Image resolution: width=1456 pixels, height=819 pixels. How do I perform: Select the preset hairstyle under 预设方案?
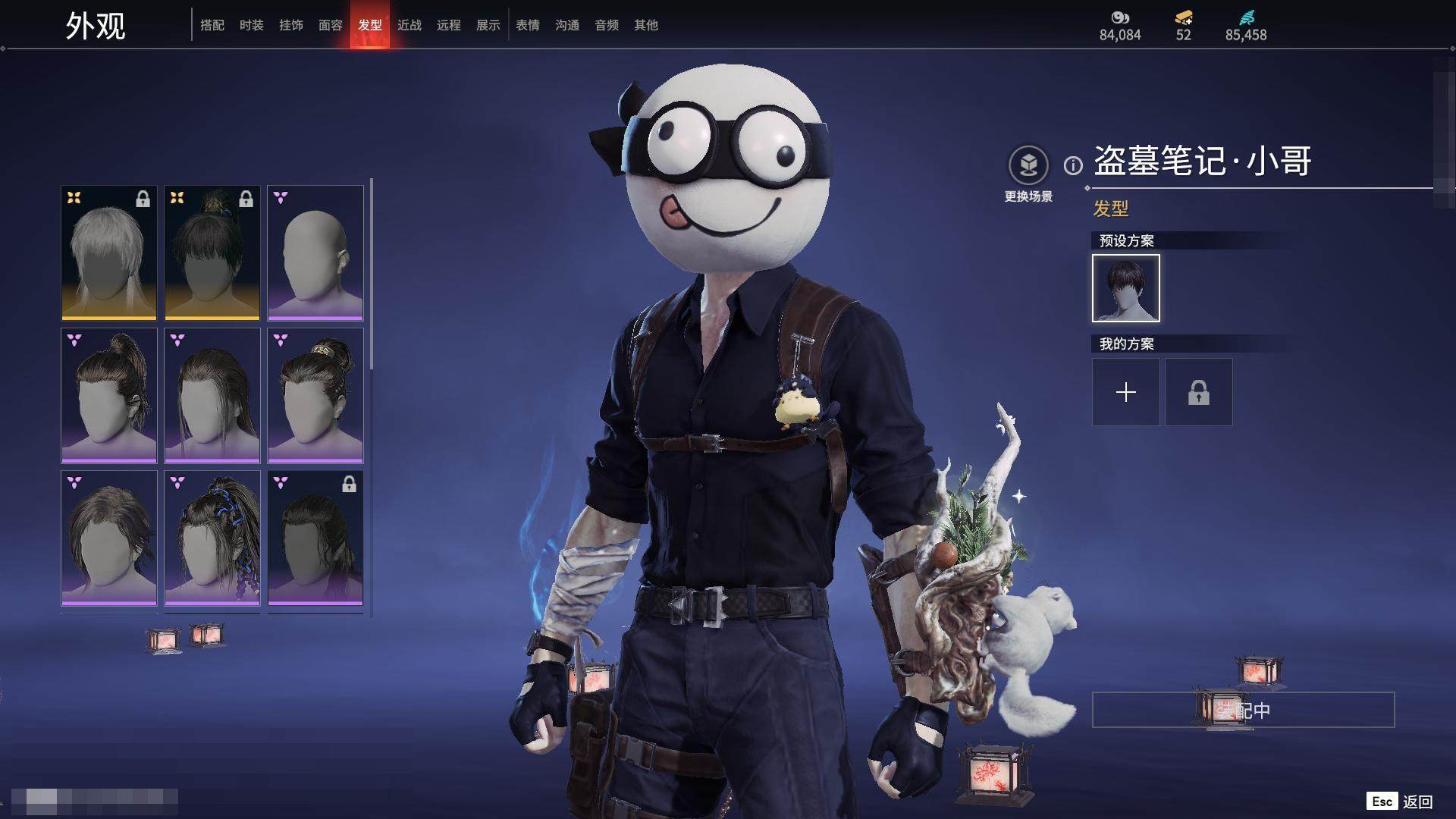[1126, 288]
